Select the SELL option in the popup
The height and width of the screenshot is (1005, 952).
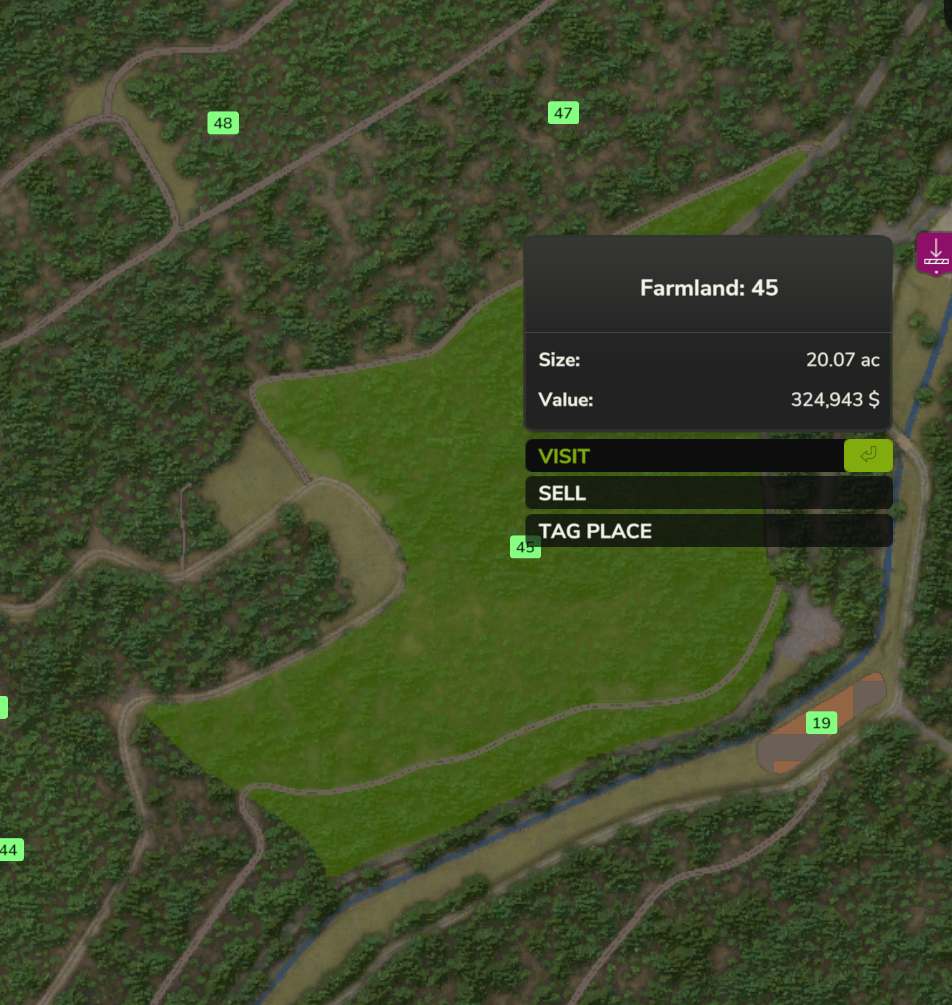pos(708,493)
